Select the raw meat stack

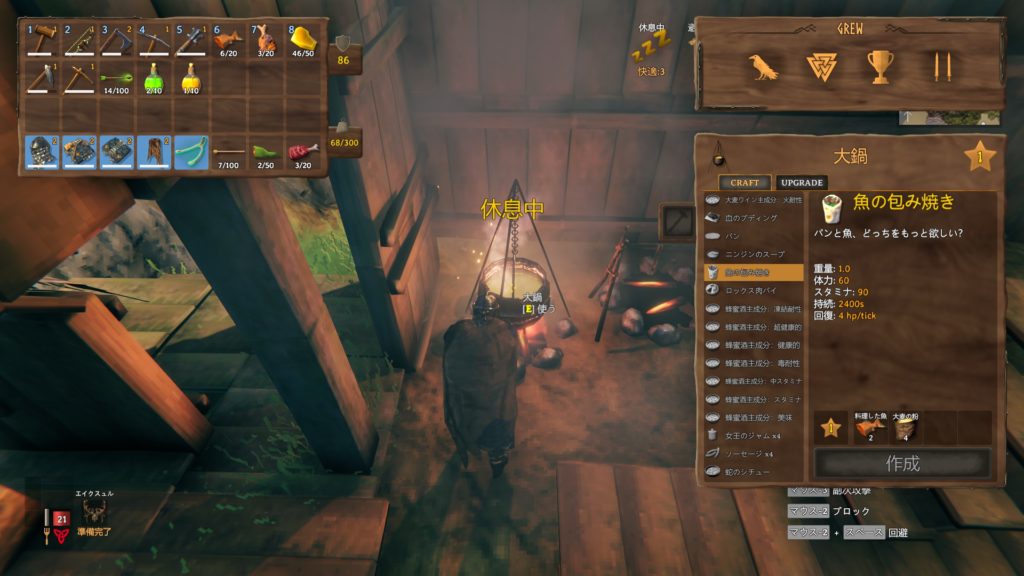pos(302,152)
